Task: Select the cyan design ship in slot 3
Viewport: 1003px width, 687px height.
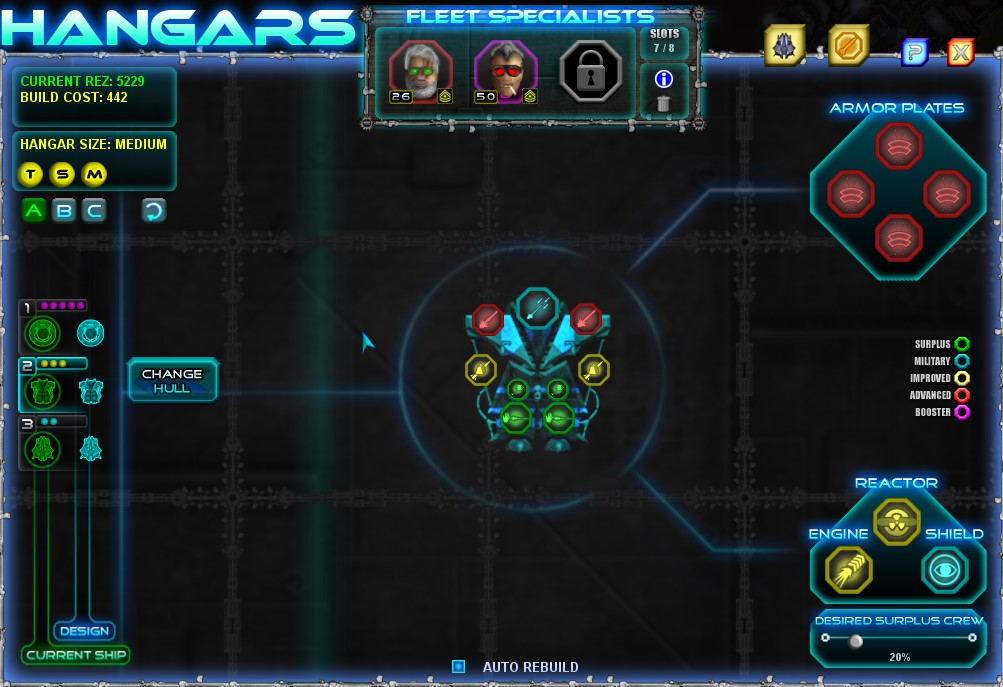Action: coord(91,448)
